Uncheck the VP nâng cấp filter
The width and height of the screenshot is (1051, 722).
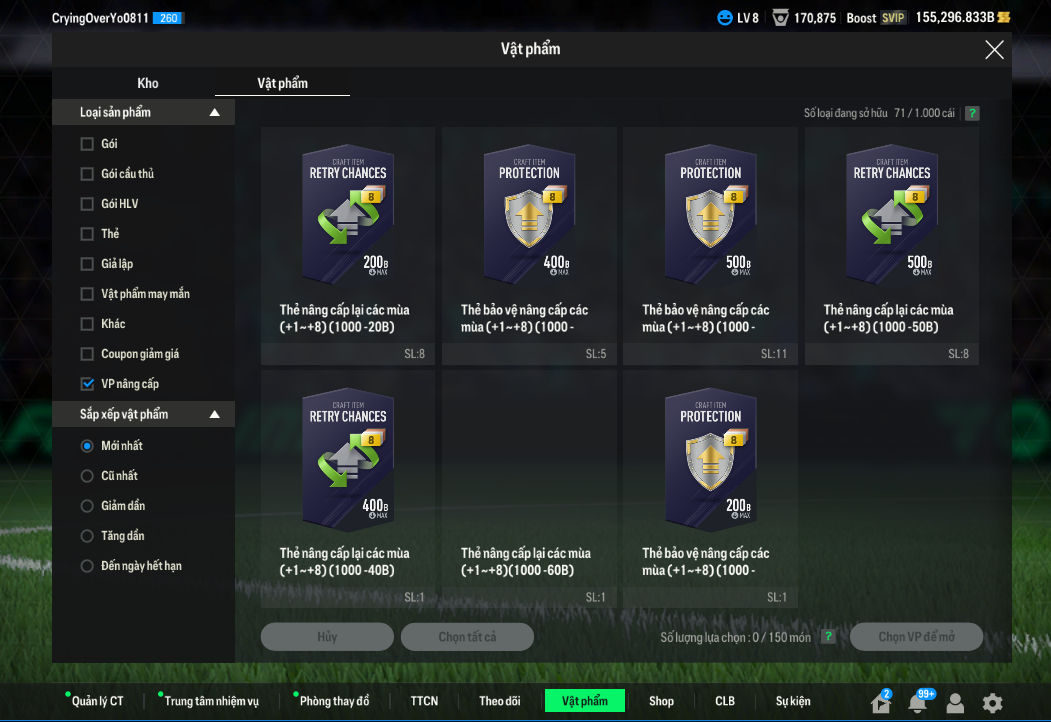pos(87,384)
